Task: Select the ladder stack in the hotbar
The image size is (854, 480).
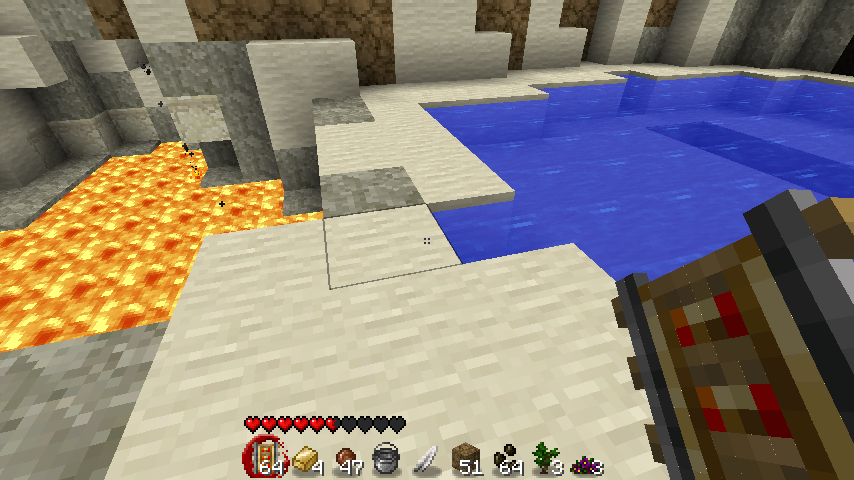Action: click(x=262, y=459)
